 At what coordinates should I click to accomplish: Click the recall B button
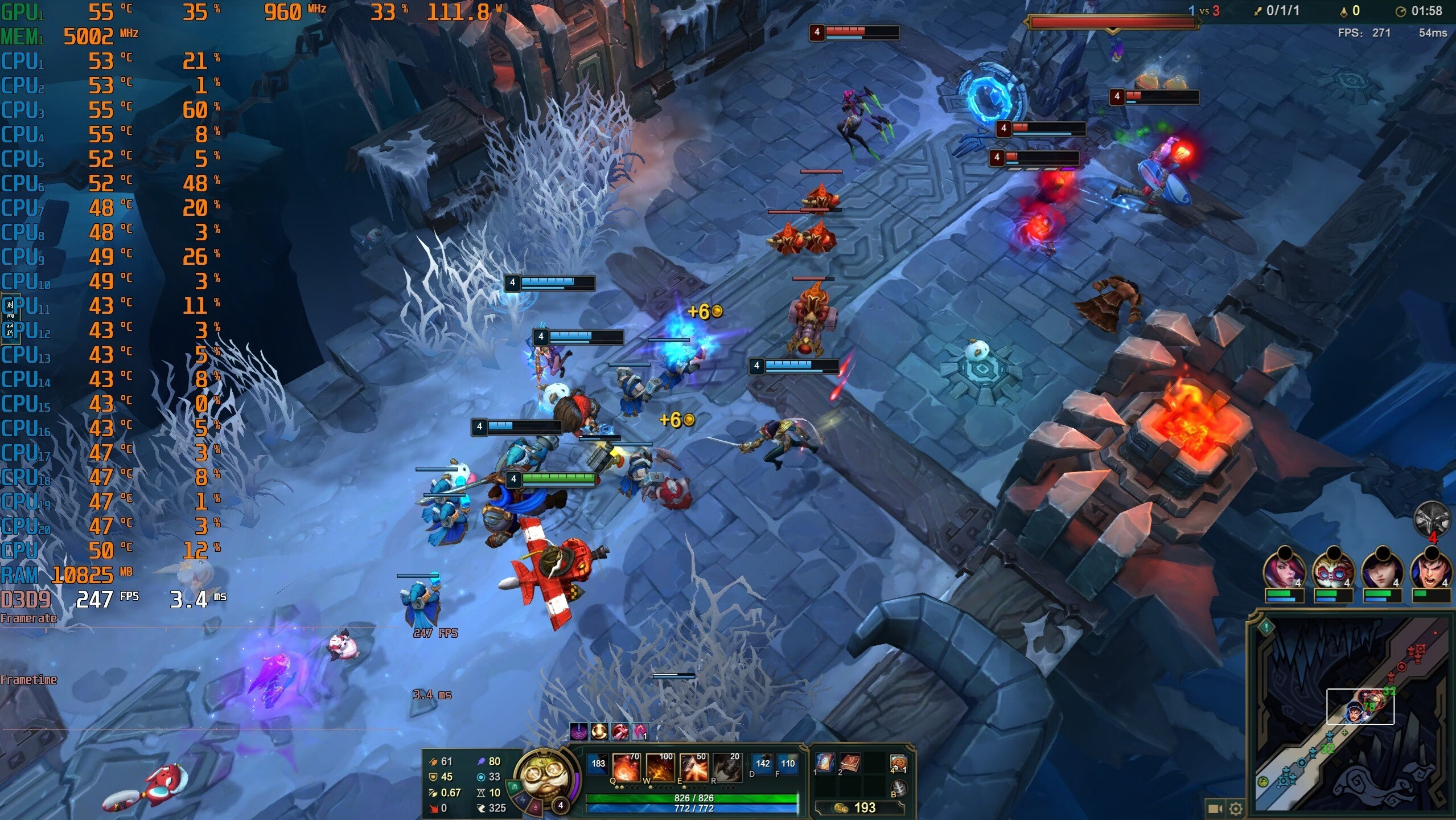pyautogui.click(x=899, y=788)
